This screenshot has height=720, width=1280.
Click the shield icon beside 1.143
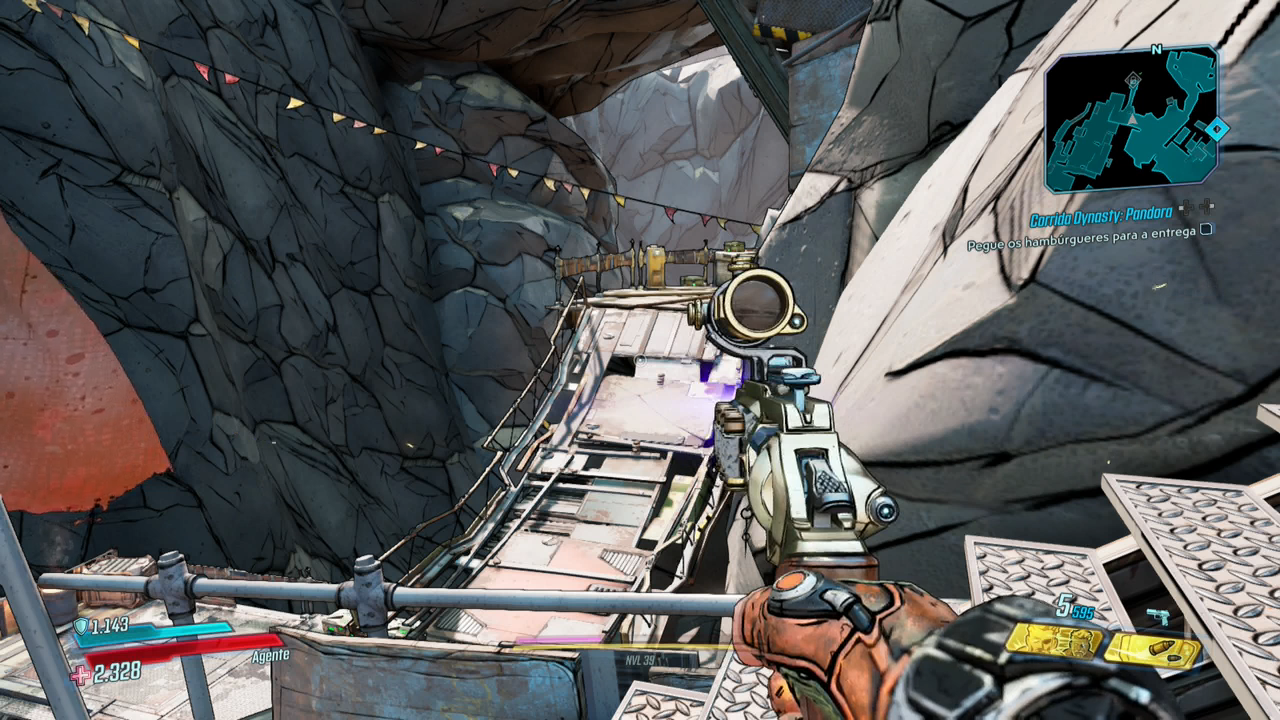point(81,626)
